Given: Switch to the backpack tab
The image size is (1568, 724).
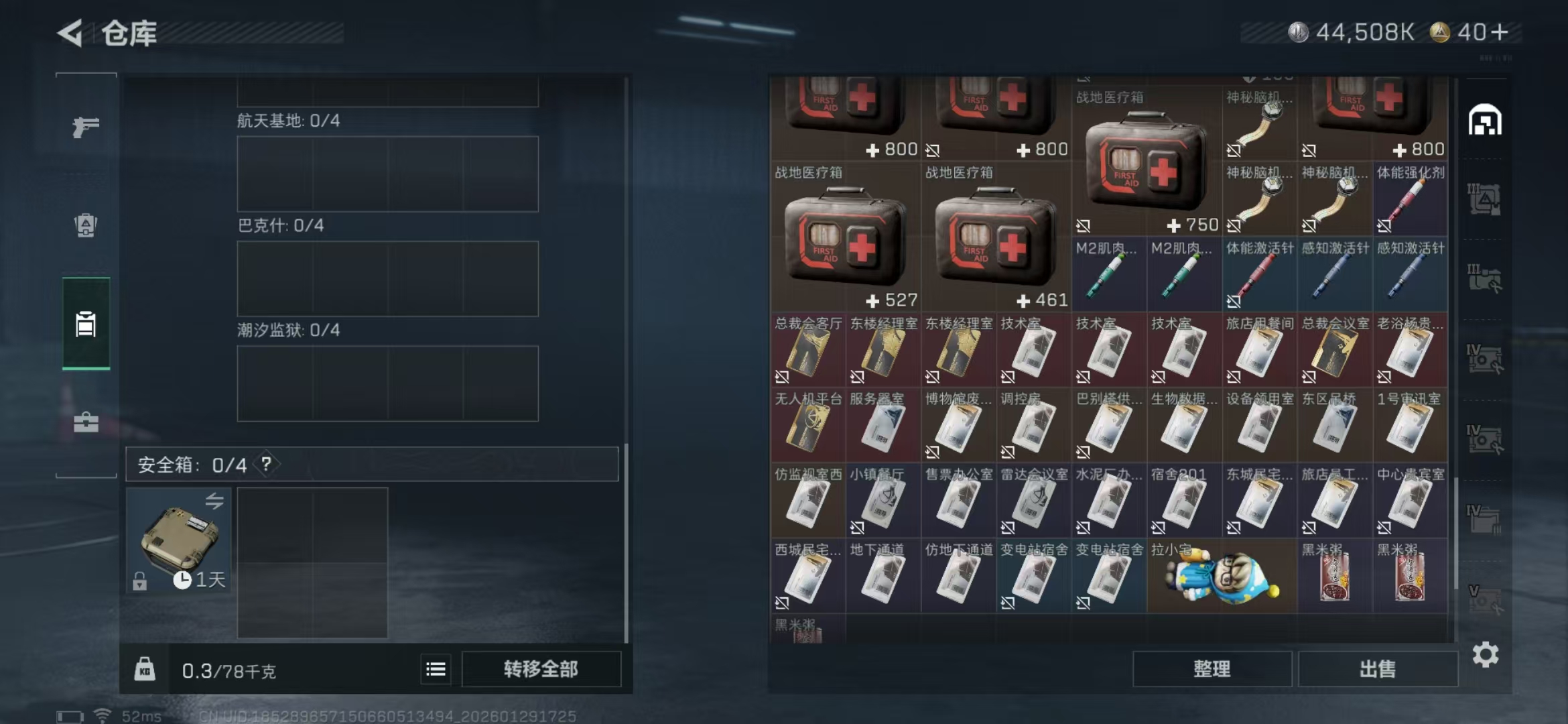Looking at the screenshot, I should [x=86, y=225].
